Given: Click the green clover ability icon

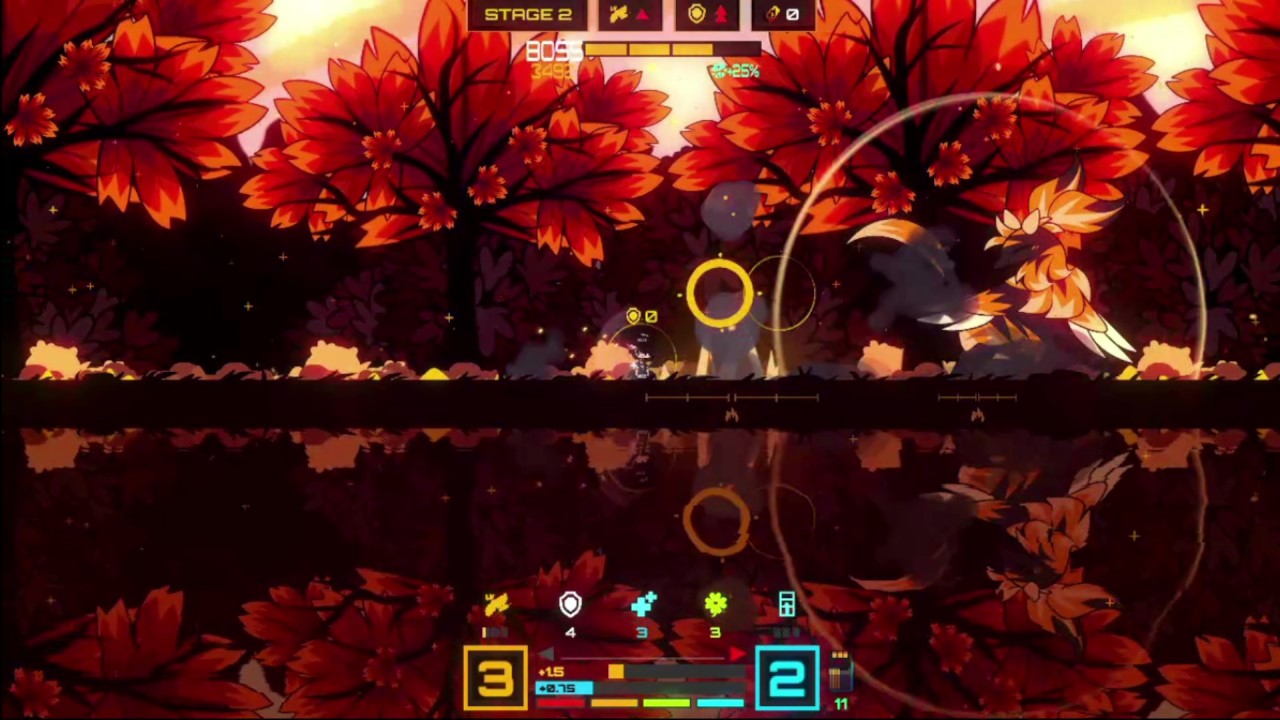Looking at the screenshot, I should pyautogui.click(x=714, y=603).
